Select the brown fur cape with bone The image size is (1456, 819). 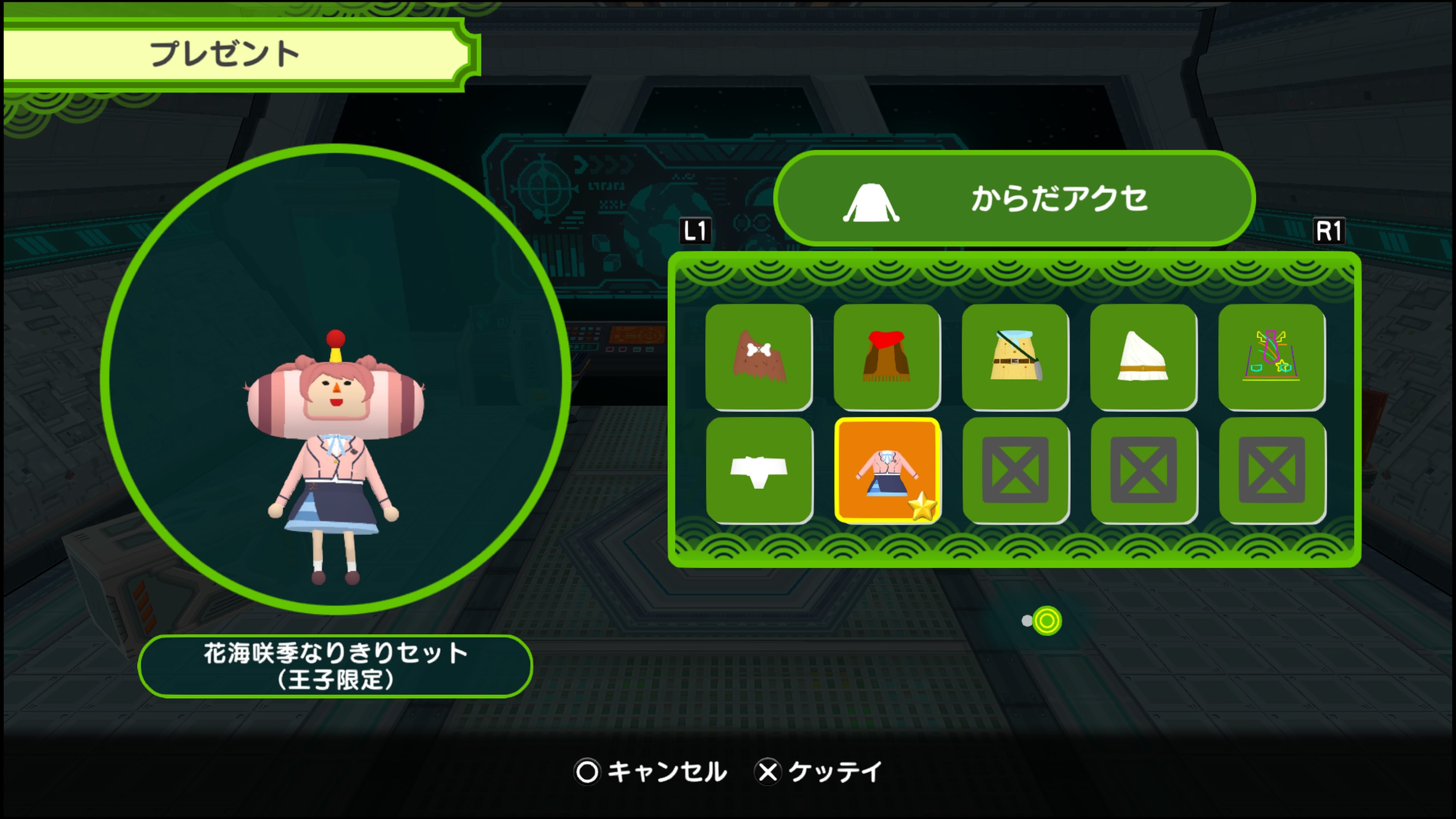point(758,356)
